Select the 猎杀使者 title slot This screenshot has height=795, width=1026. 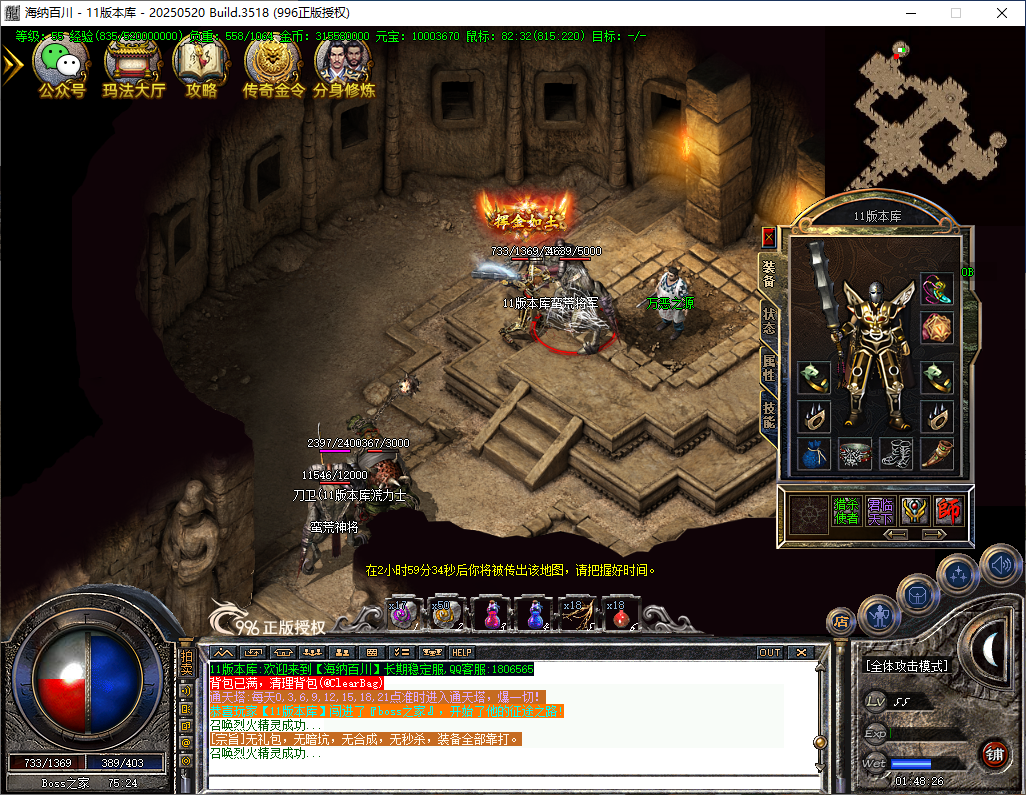click(848, 511)
